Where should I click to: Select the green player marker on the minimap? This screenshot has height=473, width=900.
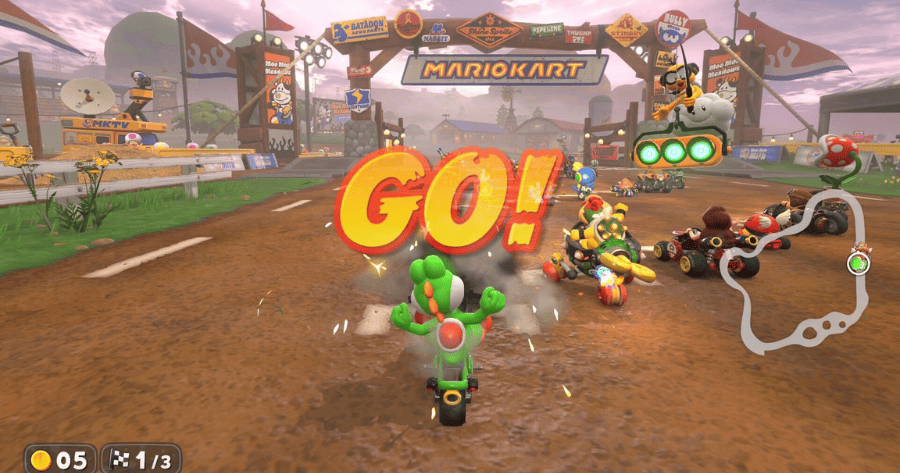coord(857,263)
